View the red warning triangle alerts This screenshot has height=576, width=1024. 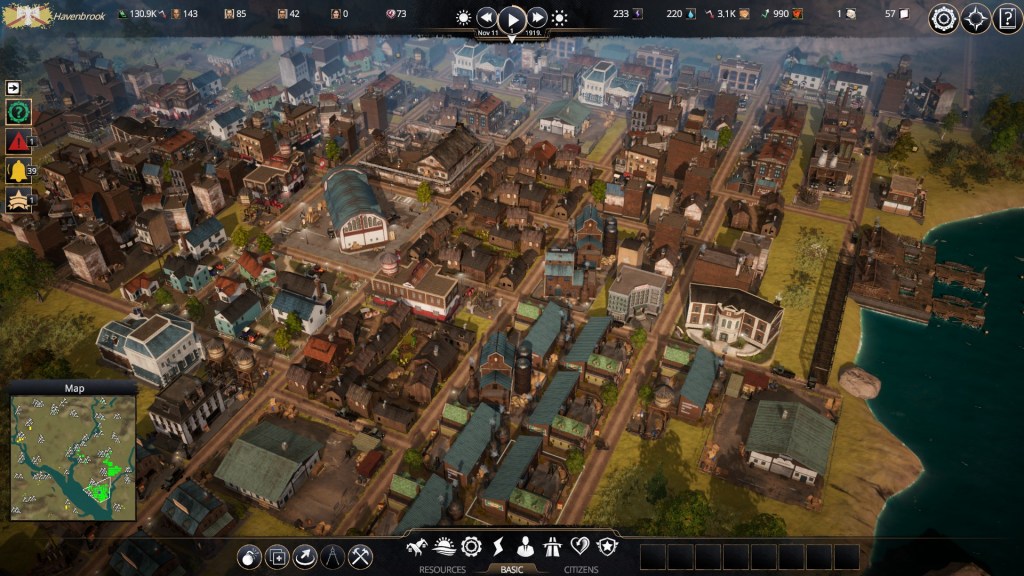tap(18, 141)
